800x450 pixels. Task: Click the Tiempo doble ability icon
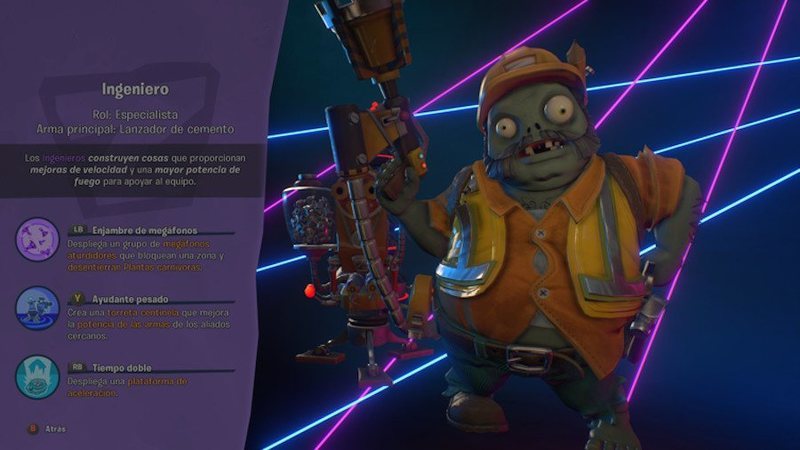tap(38, 376)
